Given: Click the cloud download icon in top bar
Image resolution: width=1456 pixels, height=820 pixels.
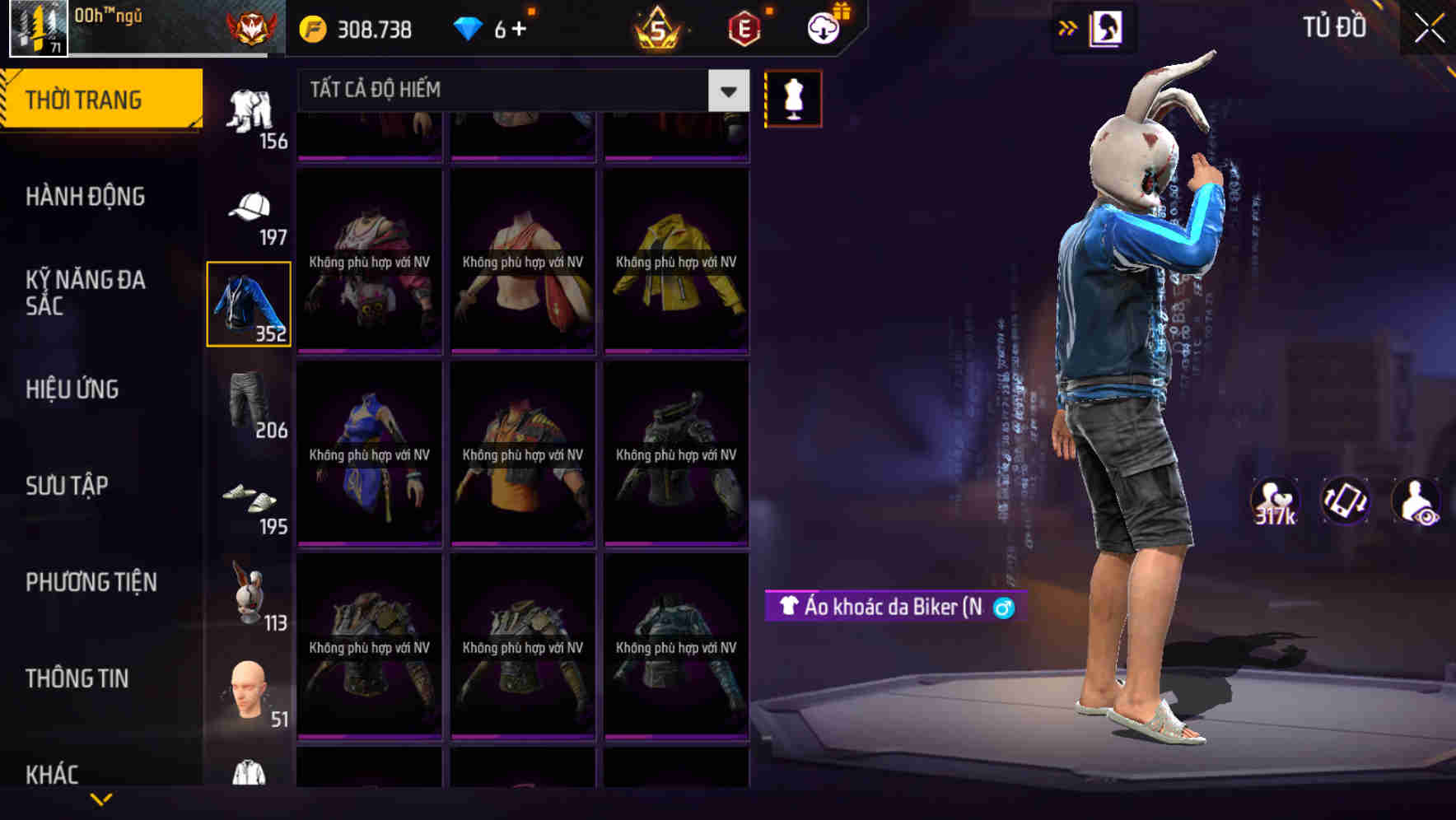Looking at the screenshot, I should click(823, 27).
